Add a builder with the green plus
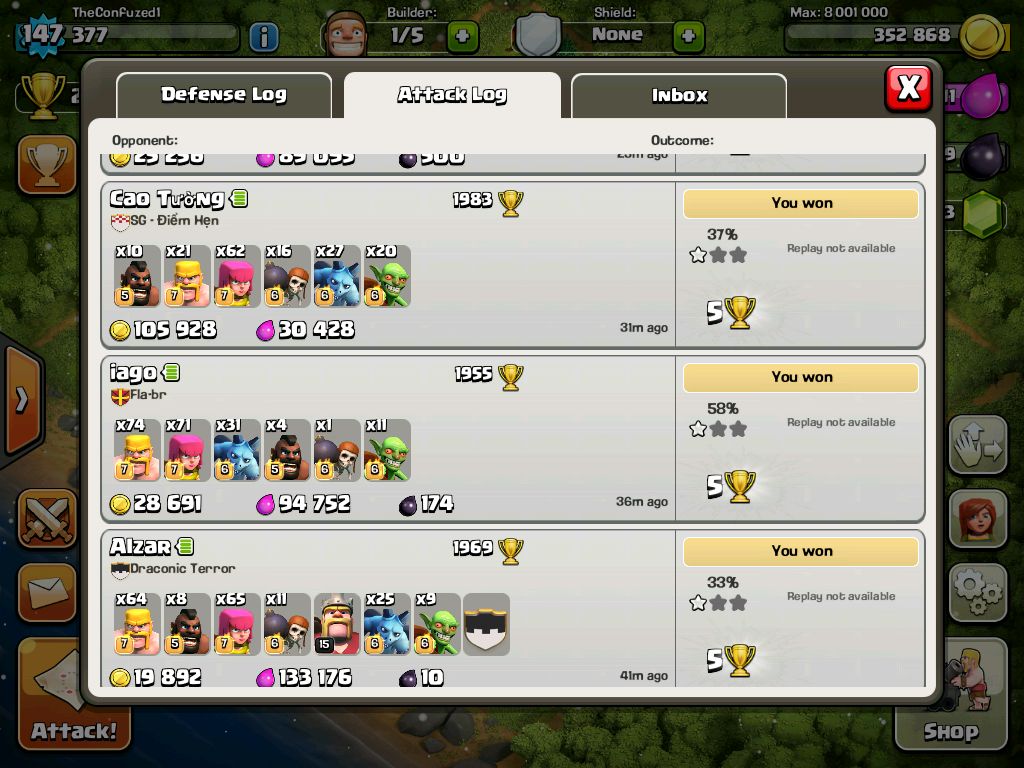The width and height of the screenshot is (1024, 768). coord(462,37)
